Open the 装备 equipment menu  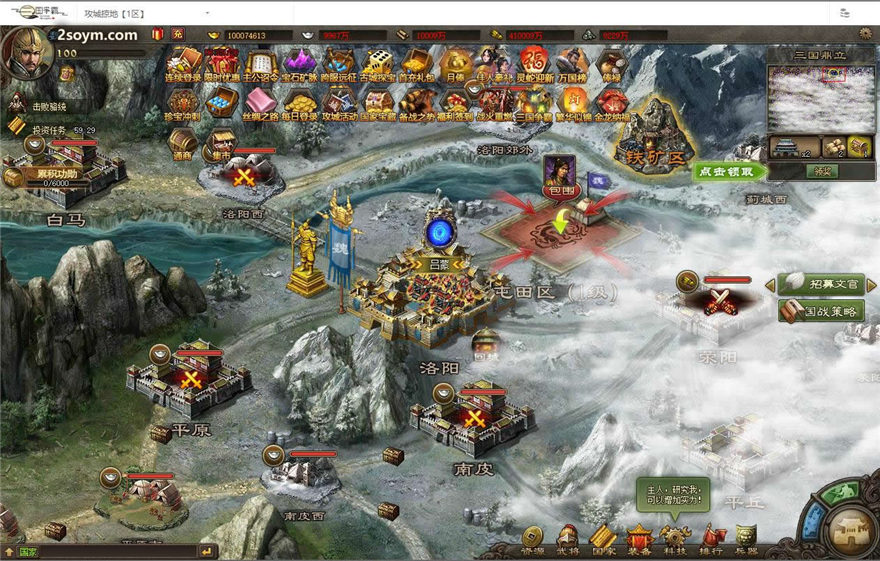coord(639,540)
